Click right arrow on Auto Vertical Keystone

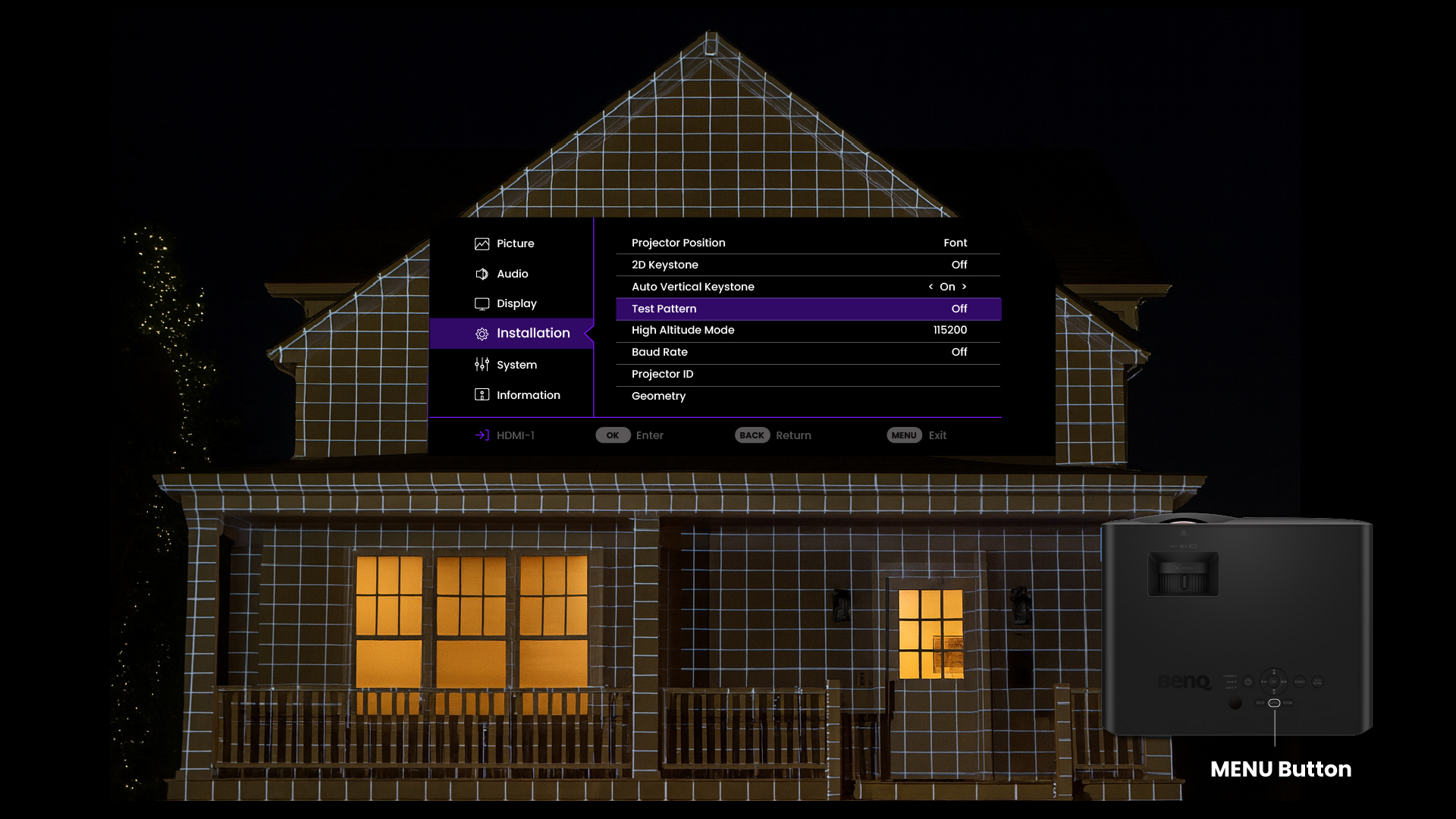965,287
